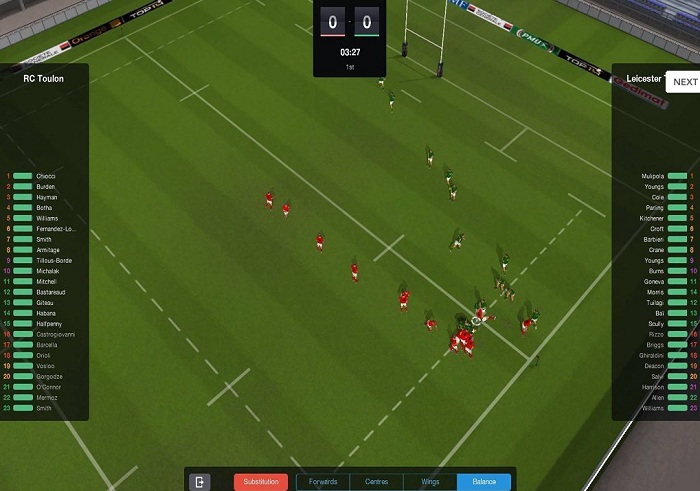Advance with the NEXT button
700x491 pixels.
pyautogui.click(x=685, y=82)
